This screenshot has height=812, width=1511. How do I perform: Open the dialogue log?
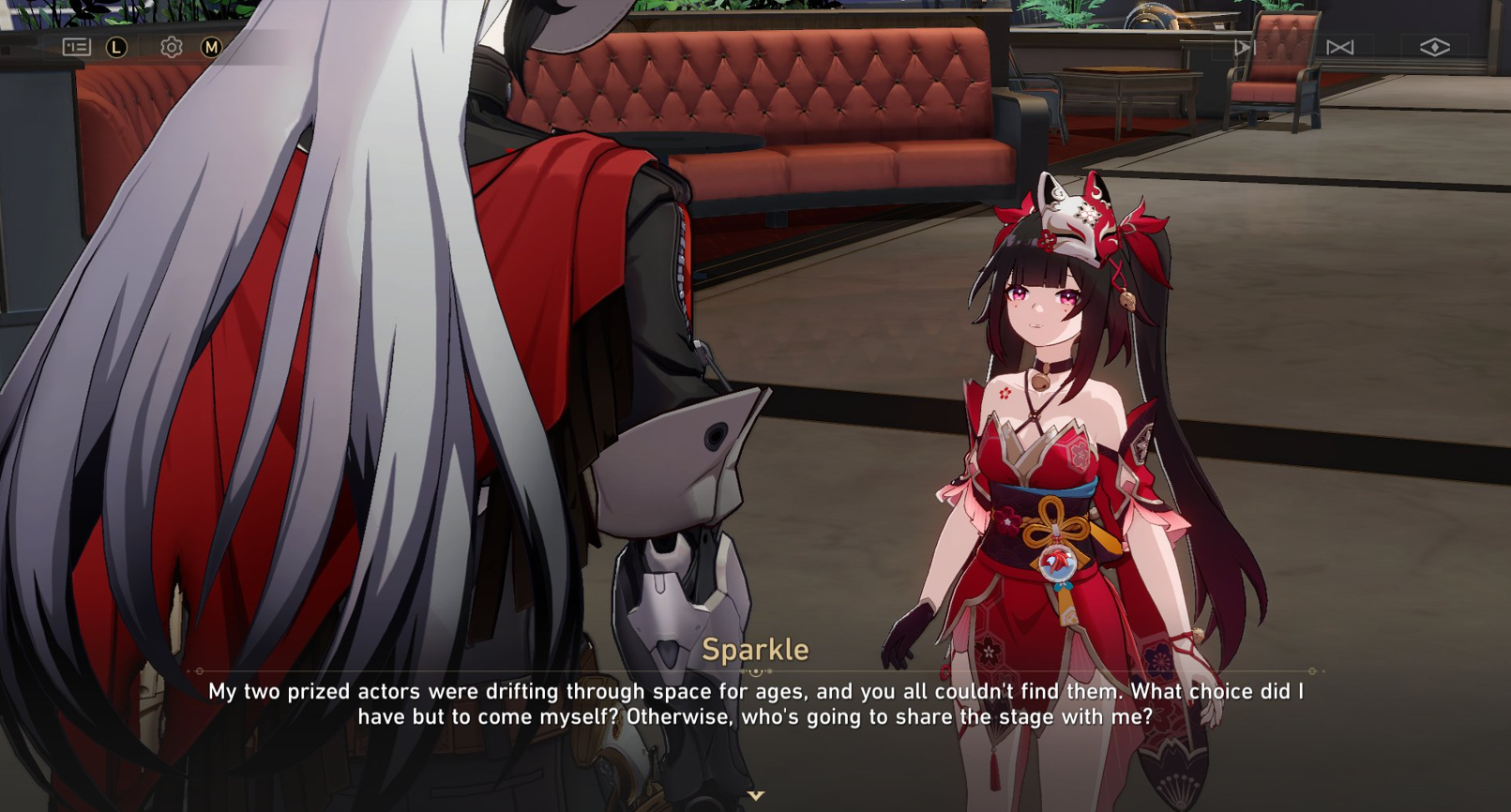(76, 47)
